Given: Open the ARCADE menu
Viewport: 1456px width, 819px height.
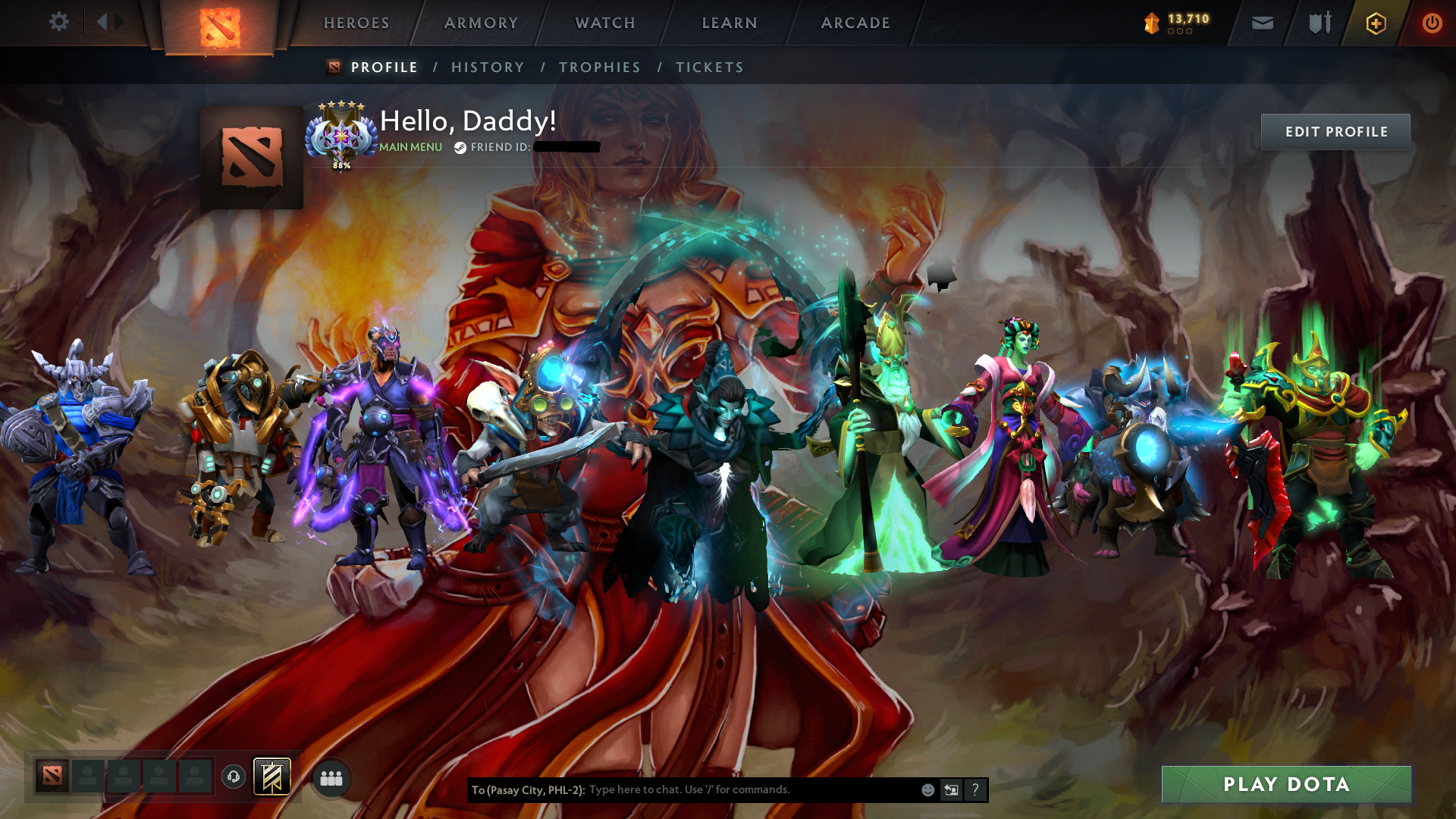Looking at the screenshot, I should point(855,23).
